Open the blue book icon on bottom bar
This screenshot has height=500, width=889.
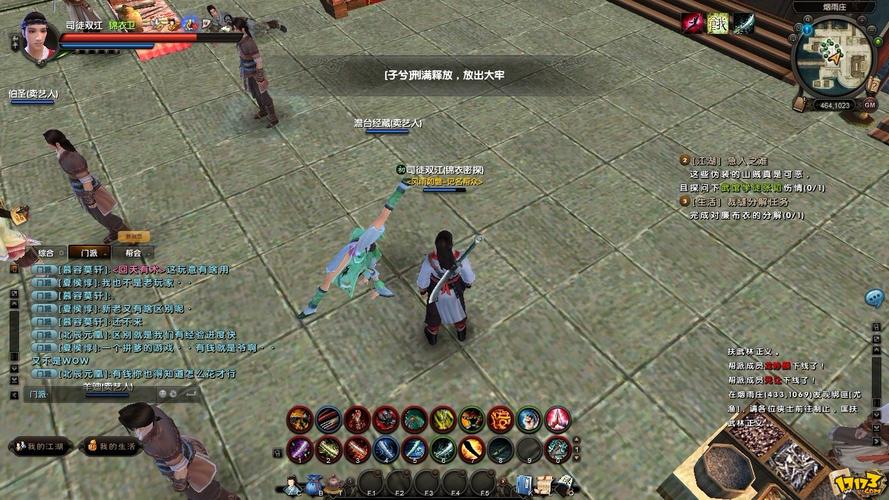(525, 487)
